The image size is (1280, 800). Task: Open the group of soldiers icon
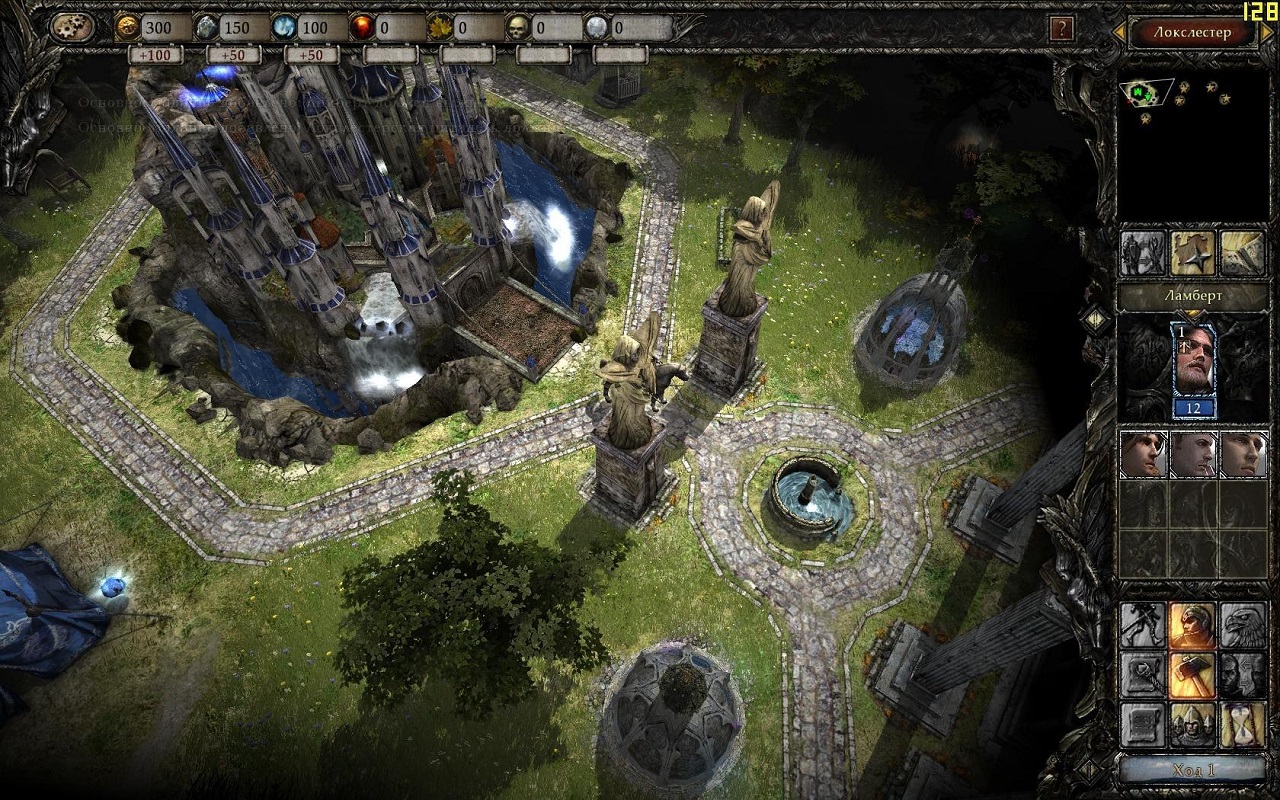tap(1192, 725)
